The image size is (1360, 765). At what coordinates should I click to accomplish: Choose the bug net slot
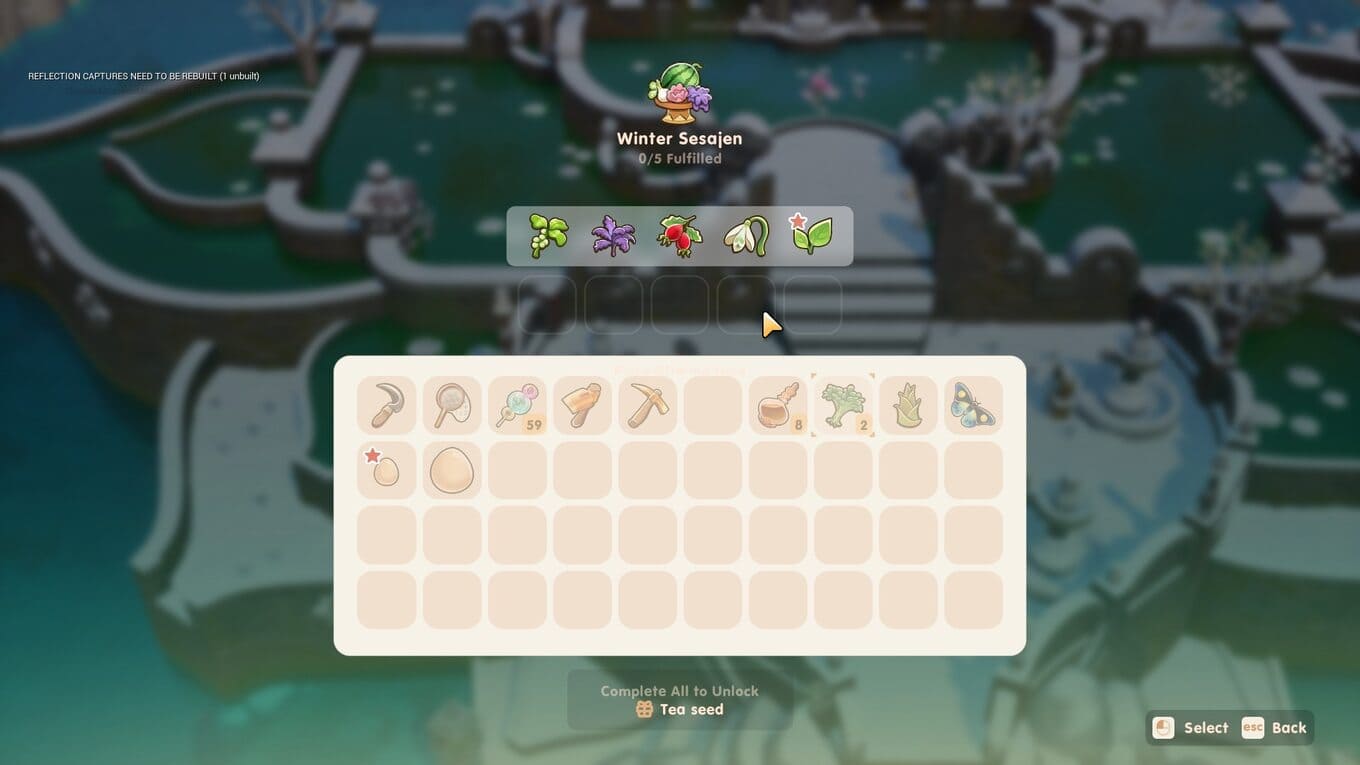click(452, 406)
